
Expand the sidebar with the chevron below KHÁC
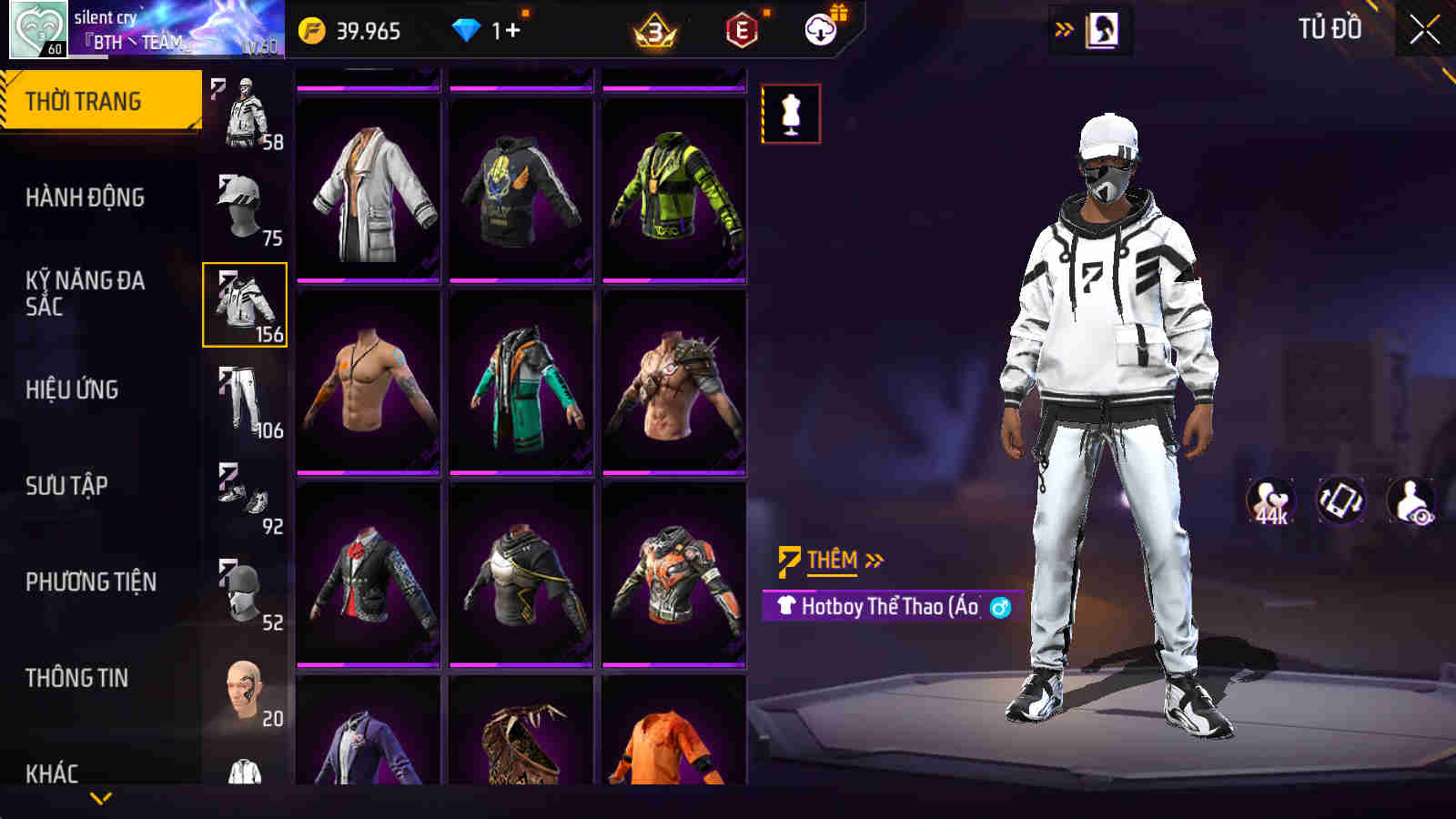100,797
